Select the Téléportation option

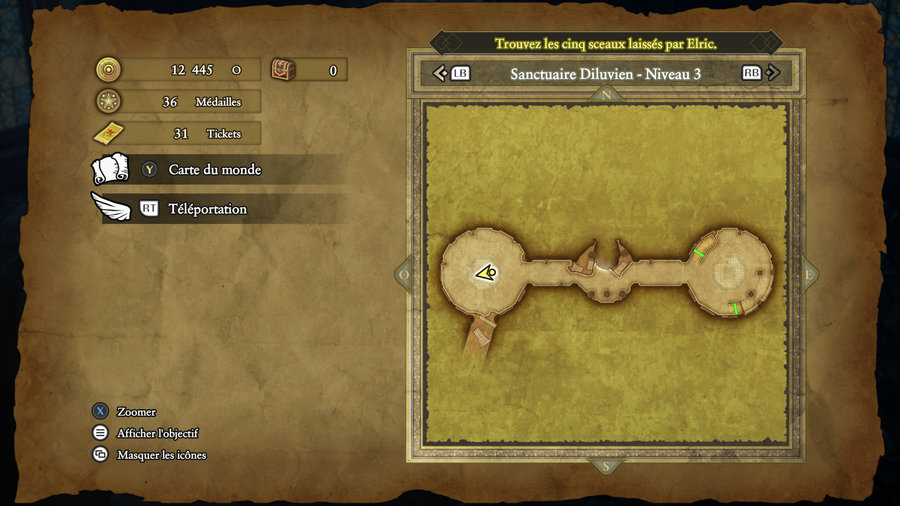coord(207,209)
